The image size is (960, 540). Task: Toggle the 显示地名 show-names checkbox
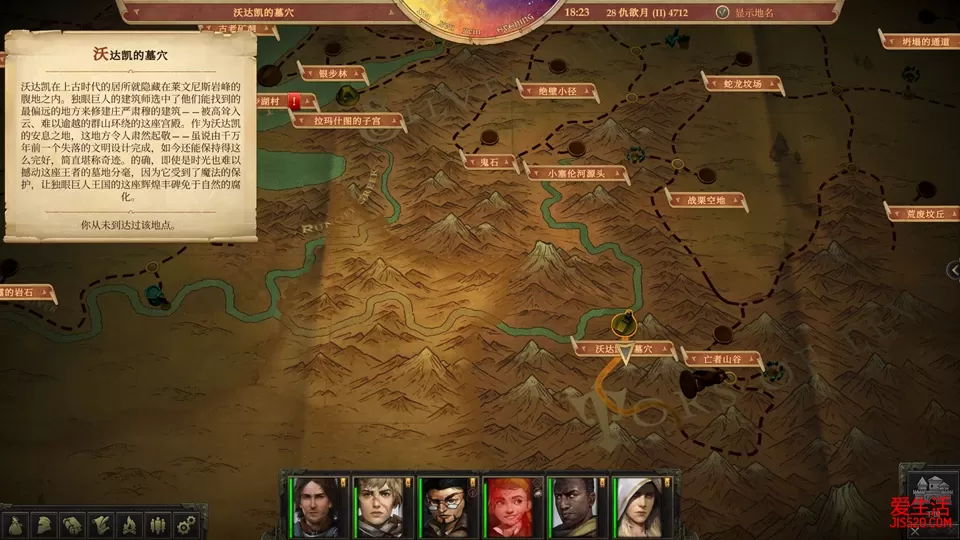coord(724,13)
